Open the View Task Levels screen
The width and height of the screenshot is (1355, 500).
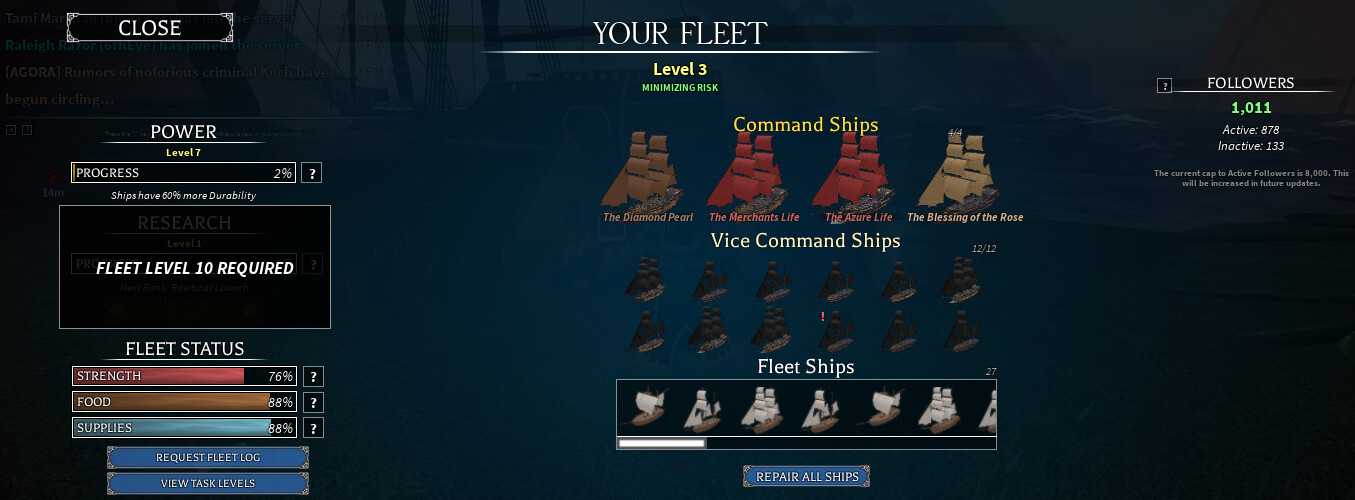tap(208, 484)
